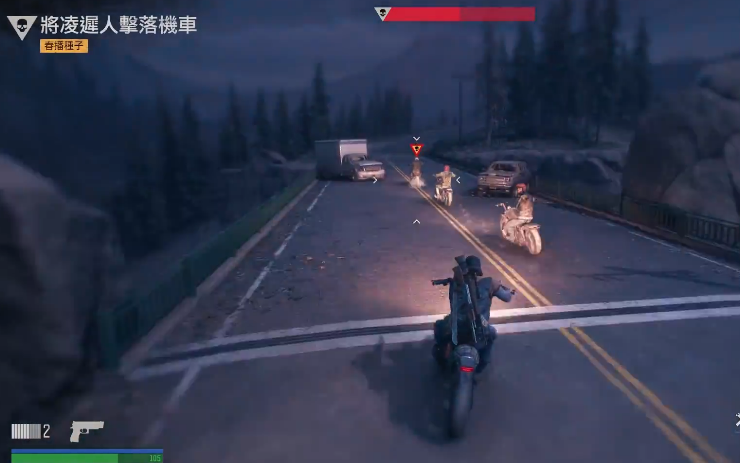The image size is (740, 463).
Task: Click the skull icon beside the enemy health bar
Action: [381, 14]
